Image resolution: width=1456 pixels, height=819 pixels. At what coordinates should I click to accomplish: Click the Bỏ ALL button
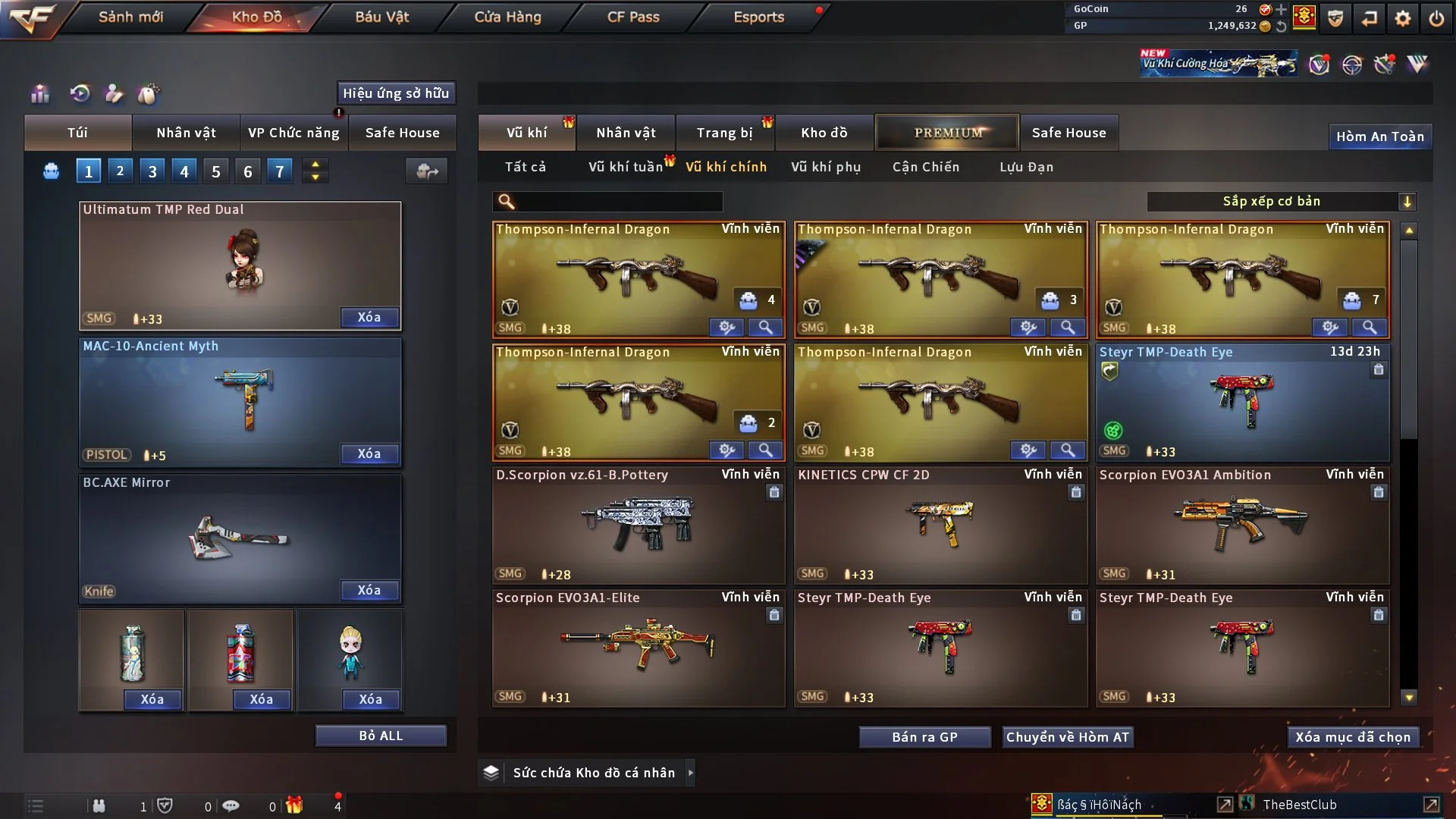coord(381,735)
